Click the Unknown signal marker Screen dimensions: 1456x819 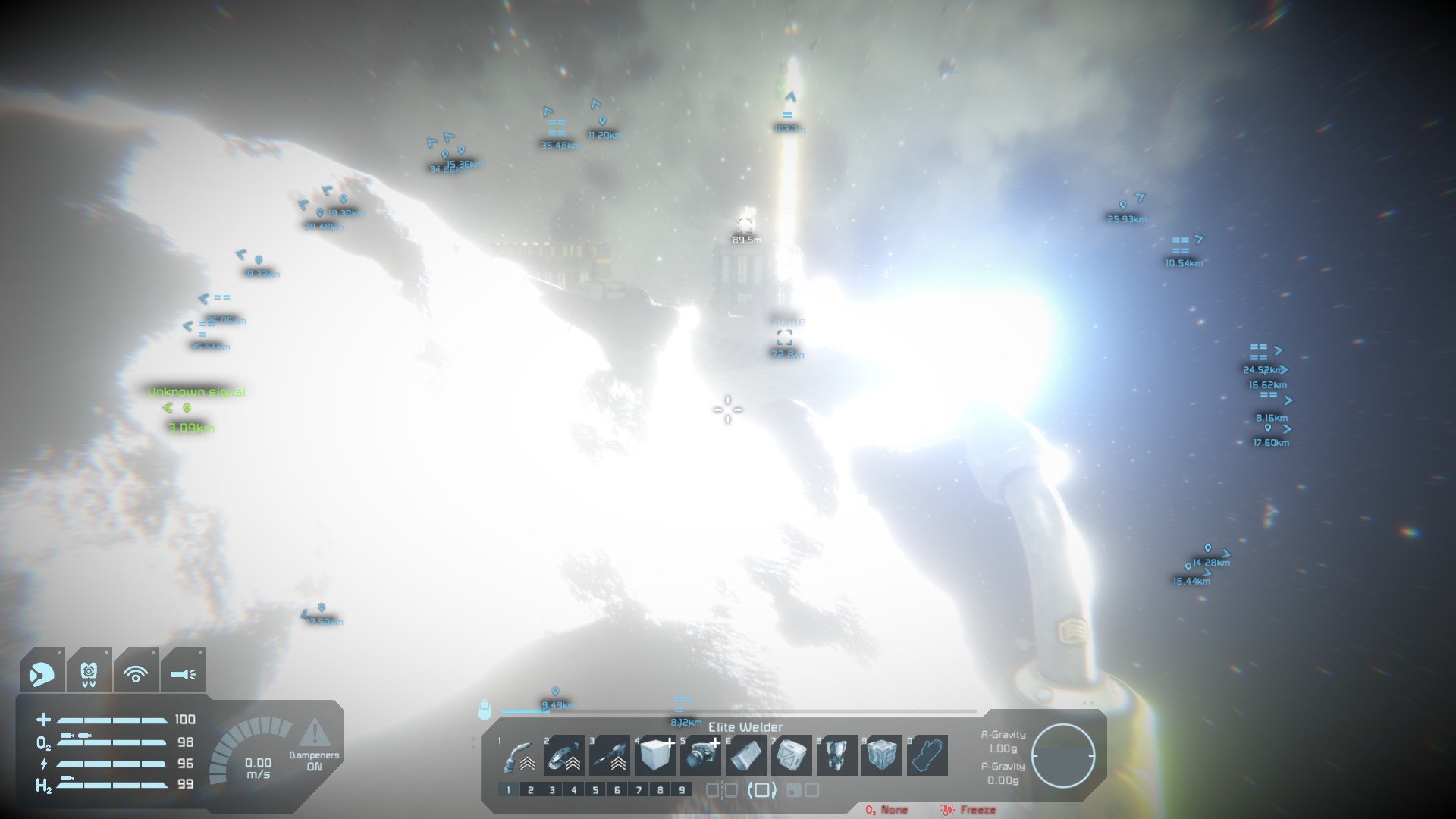click(x=187, y=408)
